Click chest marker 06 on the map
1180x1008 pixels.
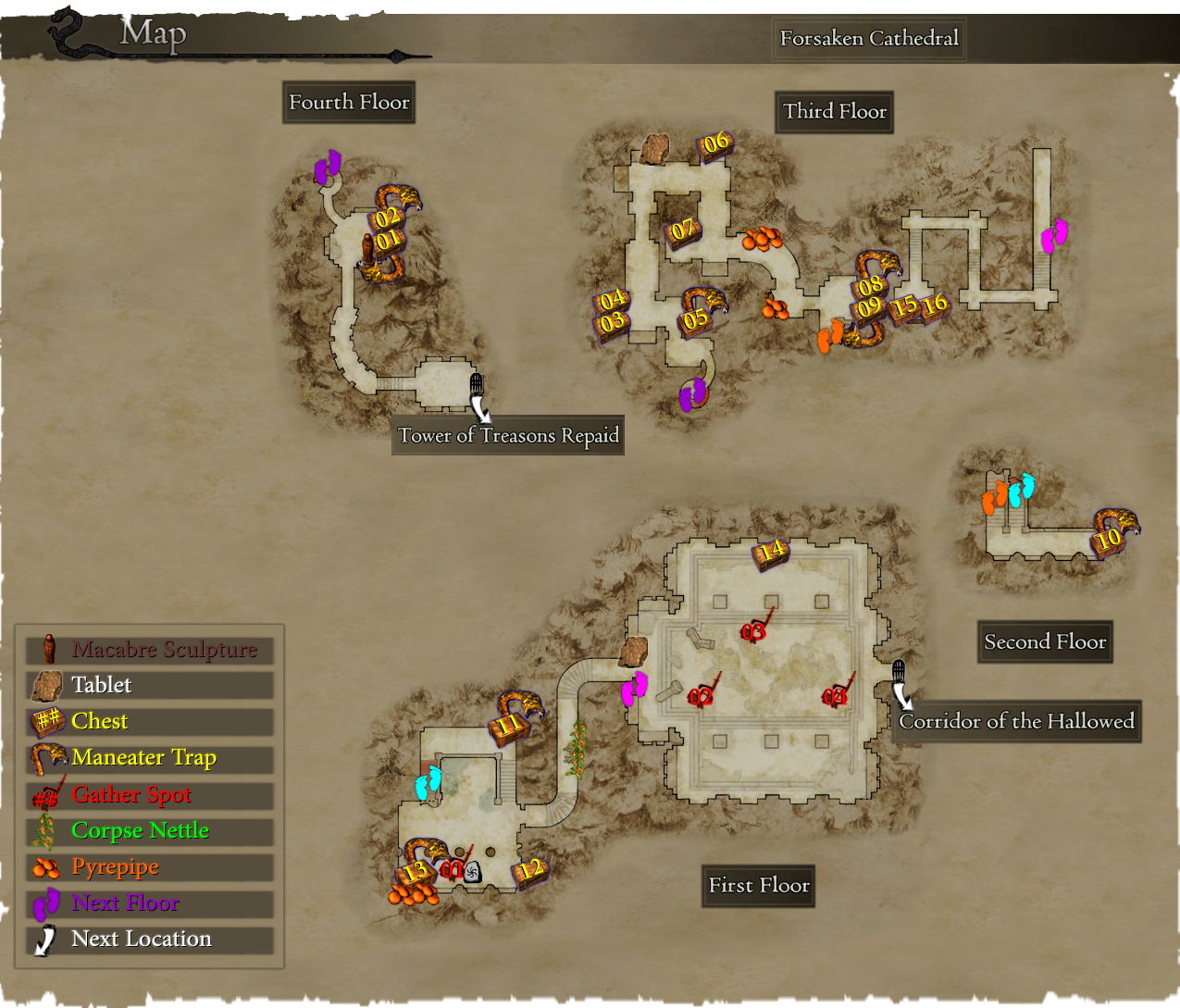point(715,144)
